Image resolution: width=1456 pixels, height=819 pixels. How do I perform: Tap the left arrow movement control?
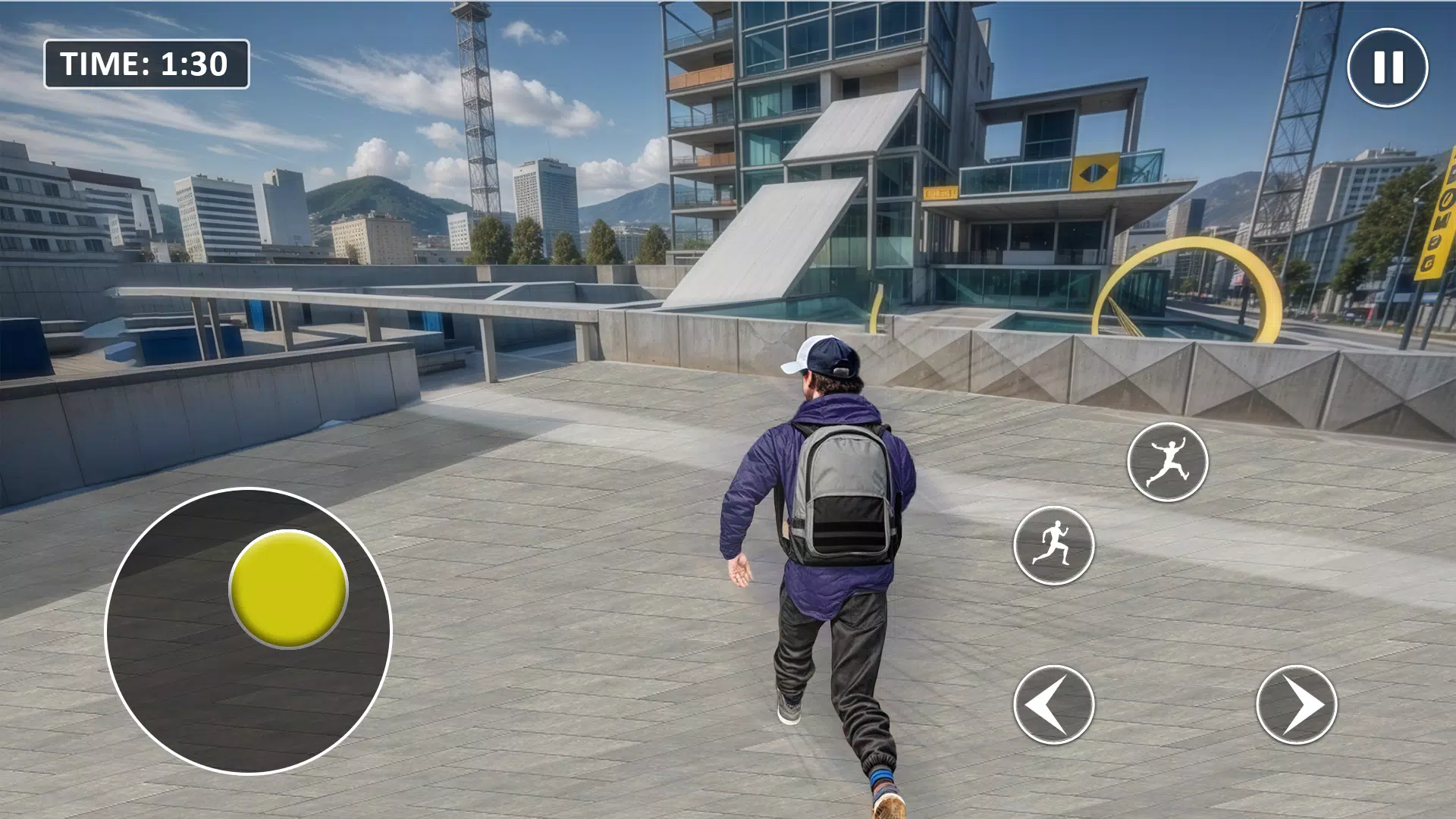click(1053, 705)
